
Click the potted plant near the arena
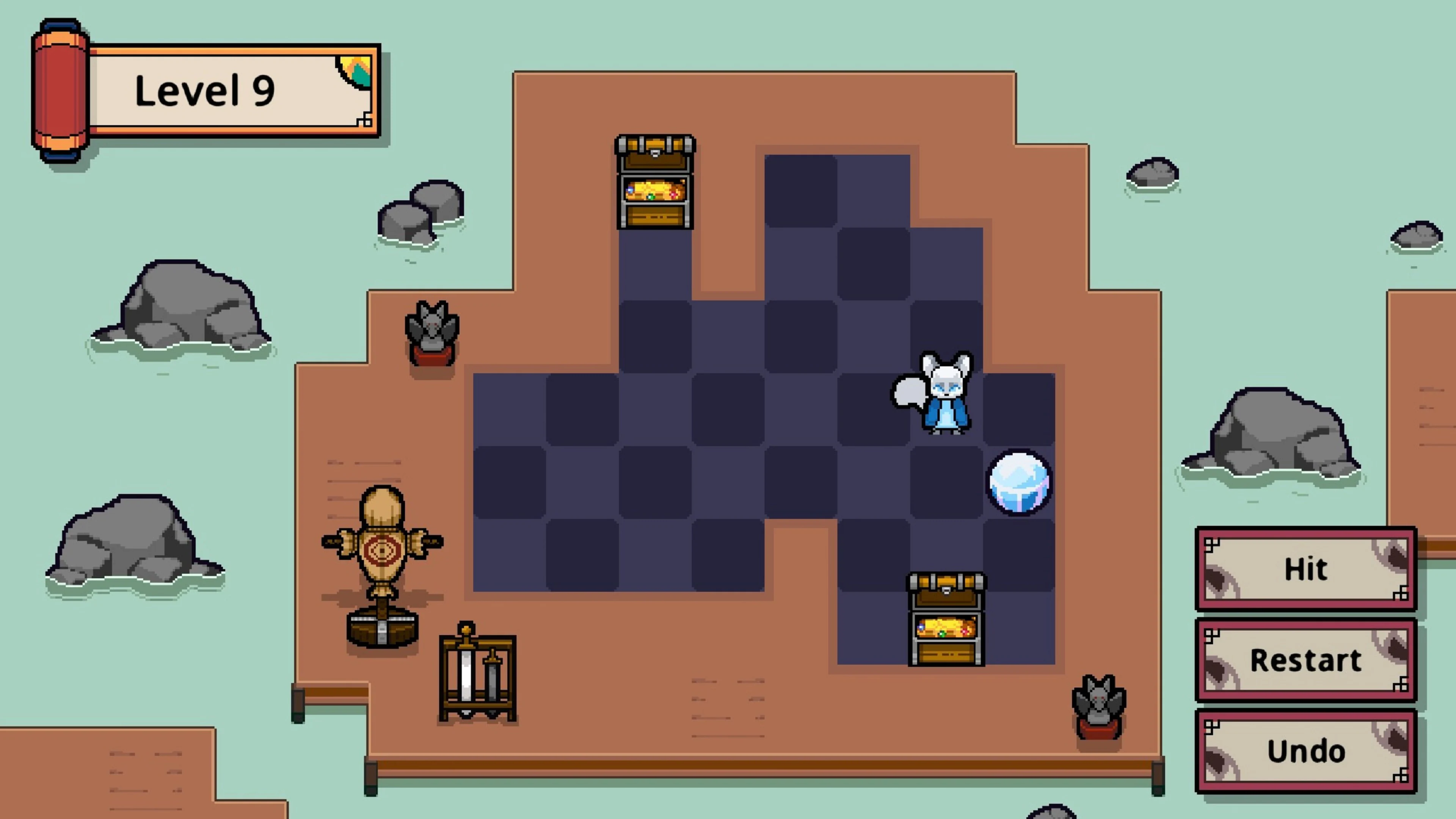point(433,334)
